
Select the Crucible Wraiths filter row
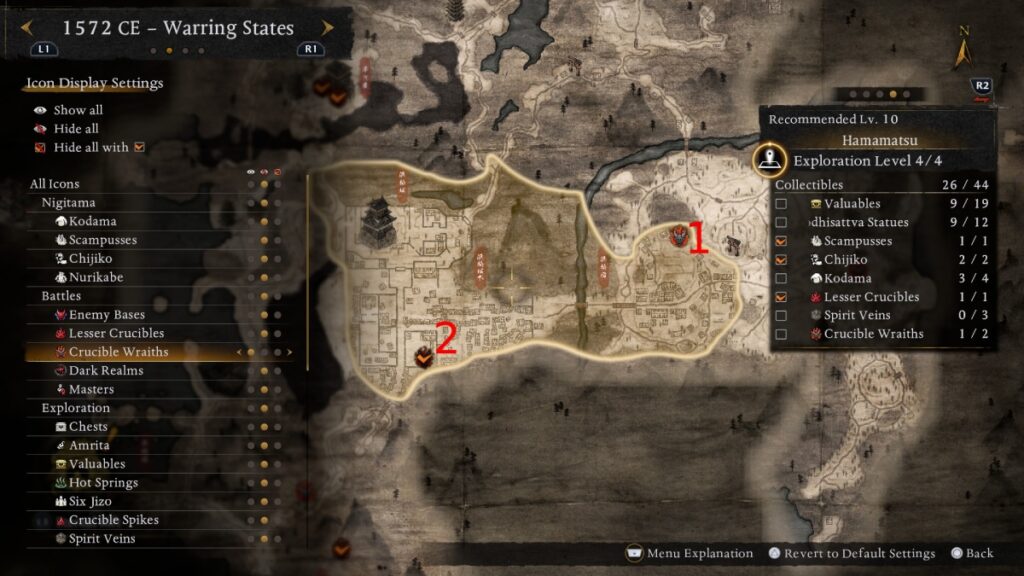pos(118,352)
